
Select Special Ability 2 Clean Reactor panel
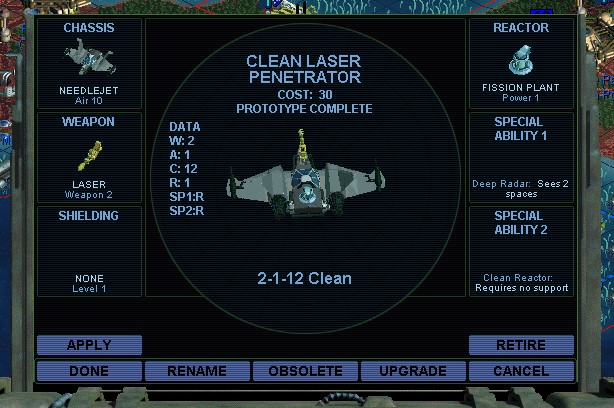coord(521,250)
